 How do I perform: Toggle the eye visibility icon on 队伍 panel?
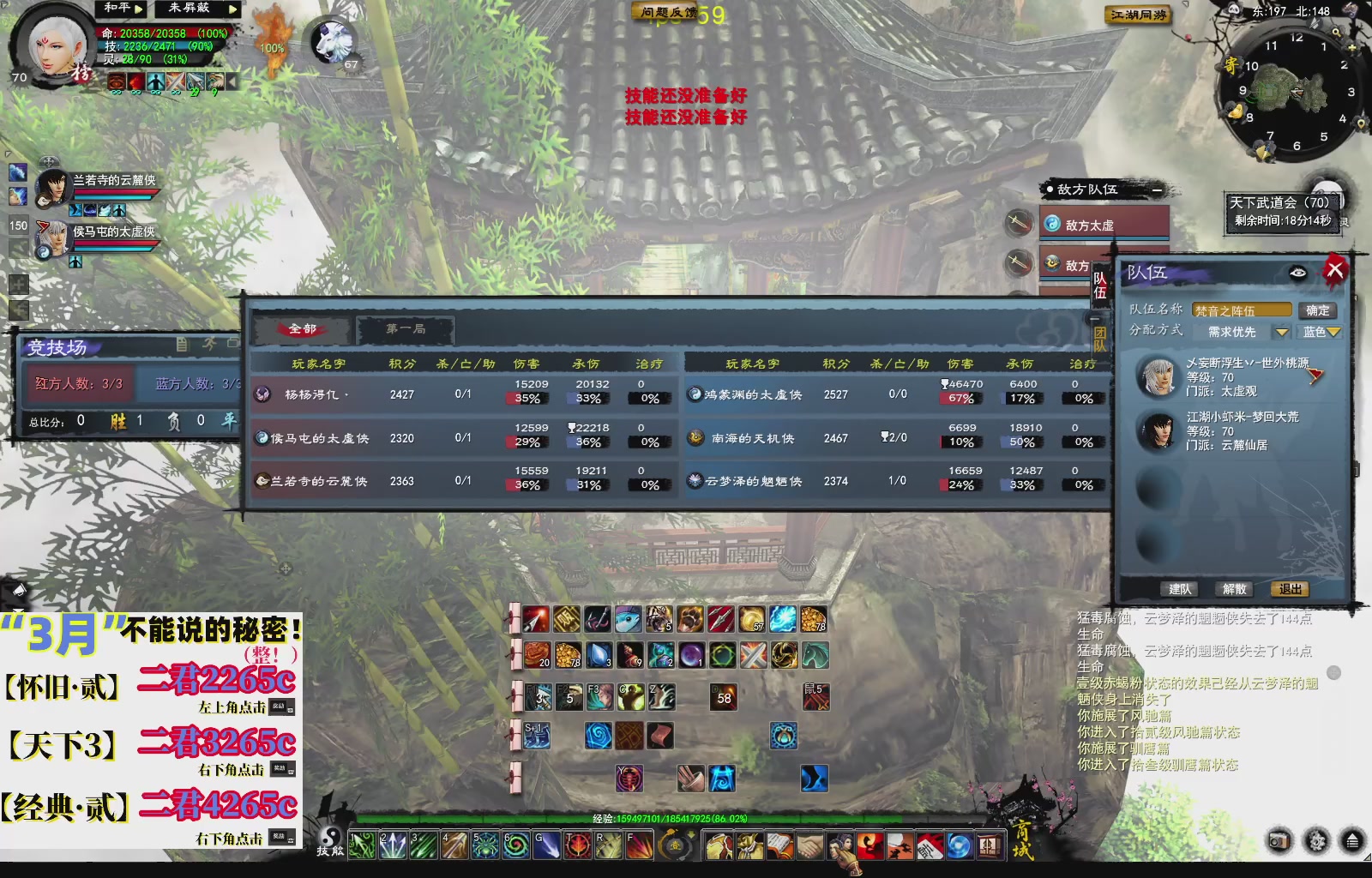click(1297, 271)
